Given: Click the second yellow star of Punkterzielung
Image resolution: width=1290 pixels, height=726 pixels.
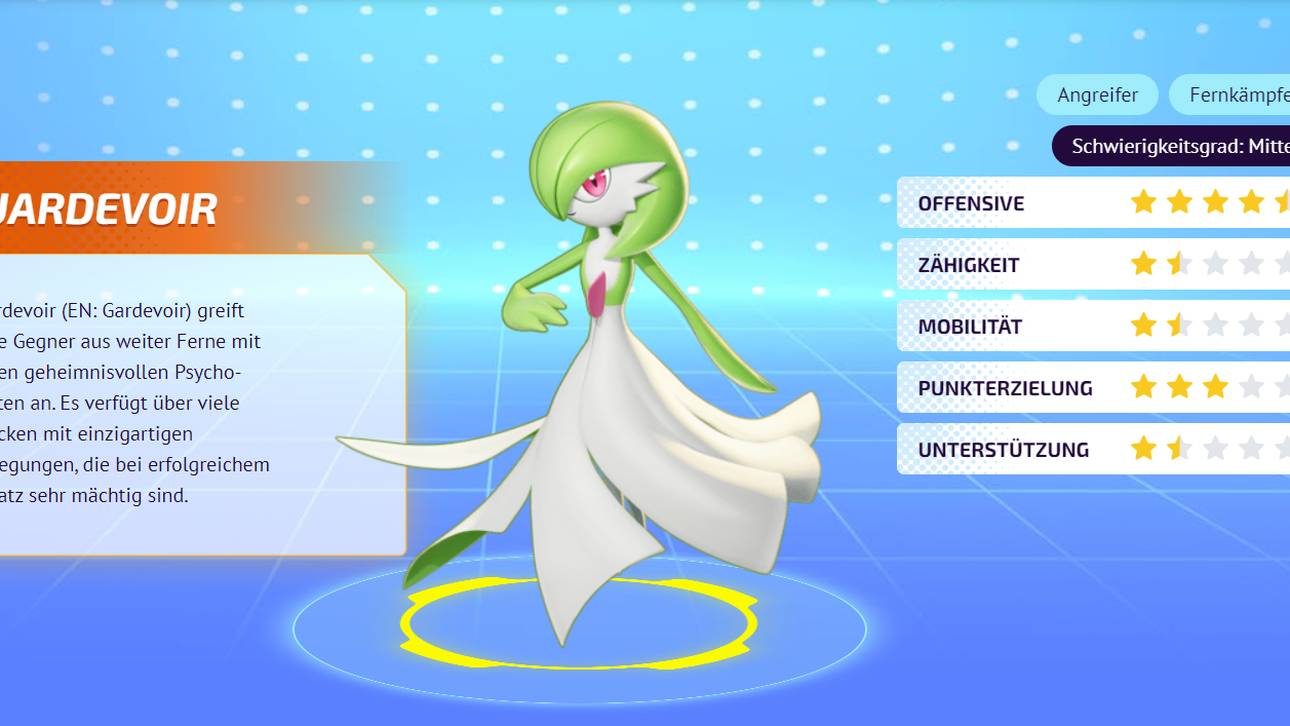Looking at the screenshot, I should [1178, 388].
